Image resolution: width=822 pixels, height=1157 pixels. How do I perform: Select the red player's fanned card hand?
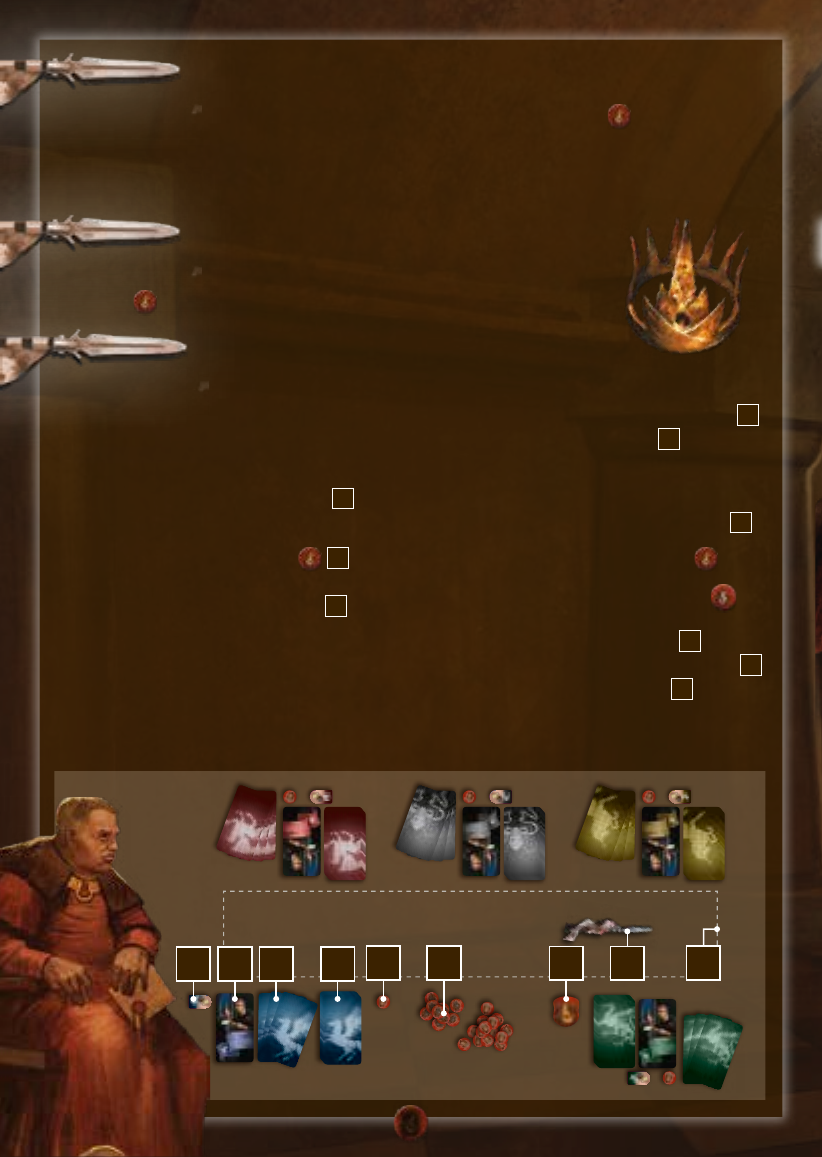click(x=248, y=822)
